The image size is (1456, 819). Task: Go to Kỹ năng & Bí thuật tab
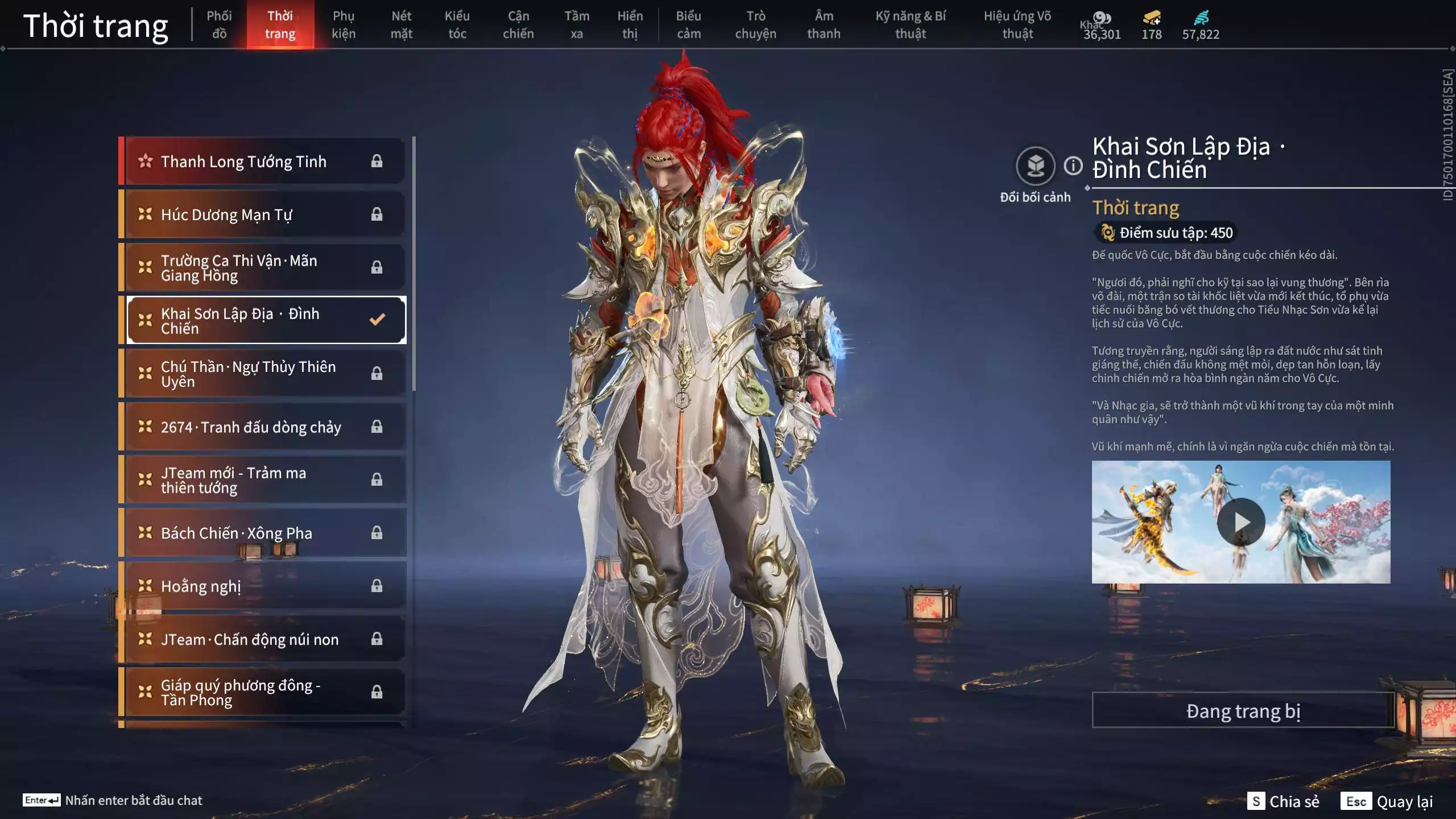910,25
